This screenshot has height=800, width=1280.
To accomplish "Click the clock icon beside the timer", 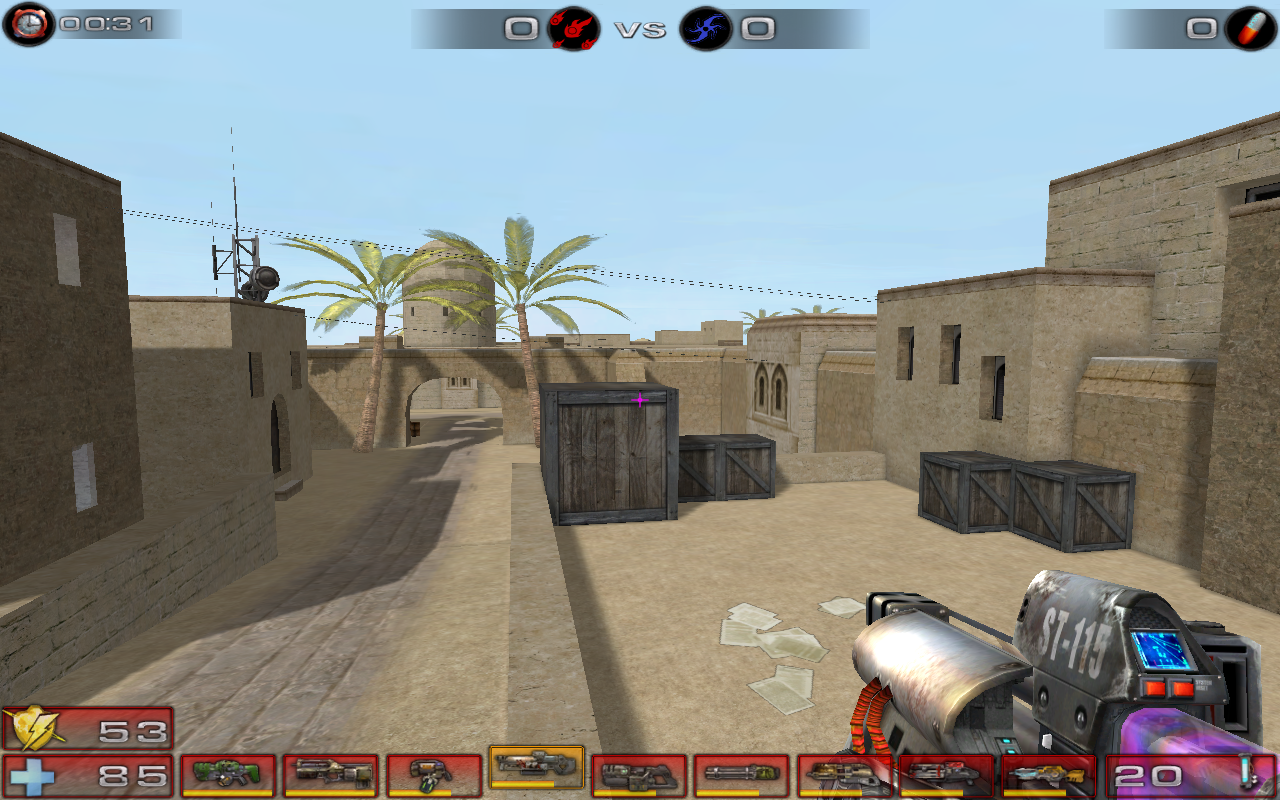I will click(x=28, y=20).
